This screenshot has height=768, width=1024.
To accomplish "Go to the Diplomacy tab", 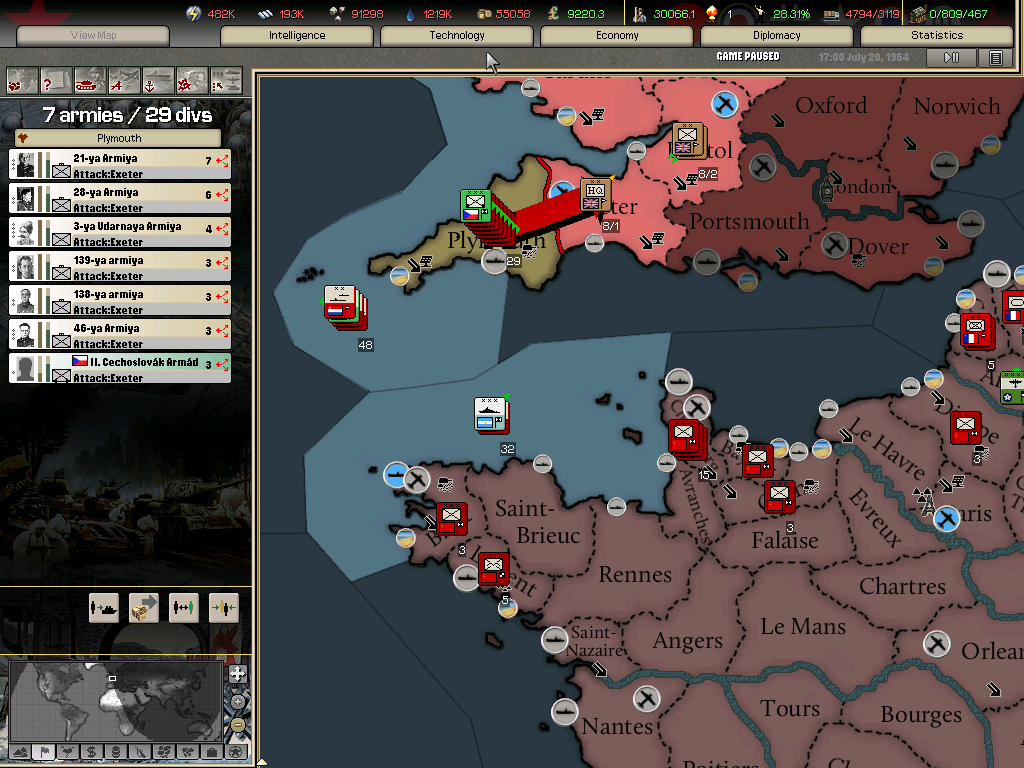I will point(777,36).
